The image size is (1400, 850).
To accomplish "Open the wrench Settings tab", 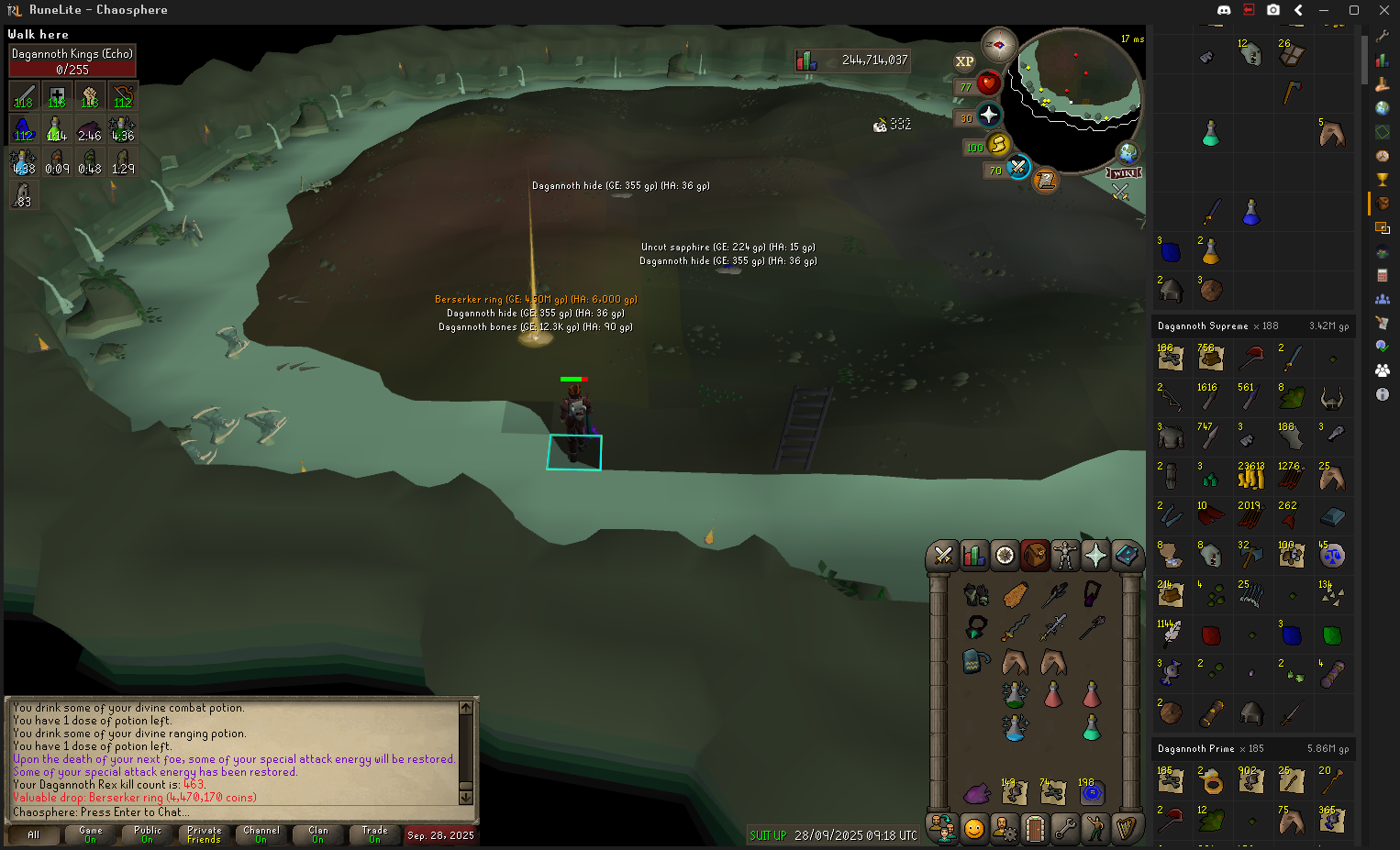I will tap(1065, 829).
